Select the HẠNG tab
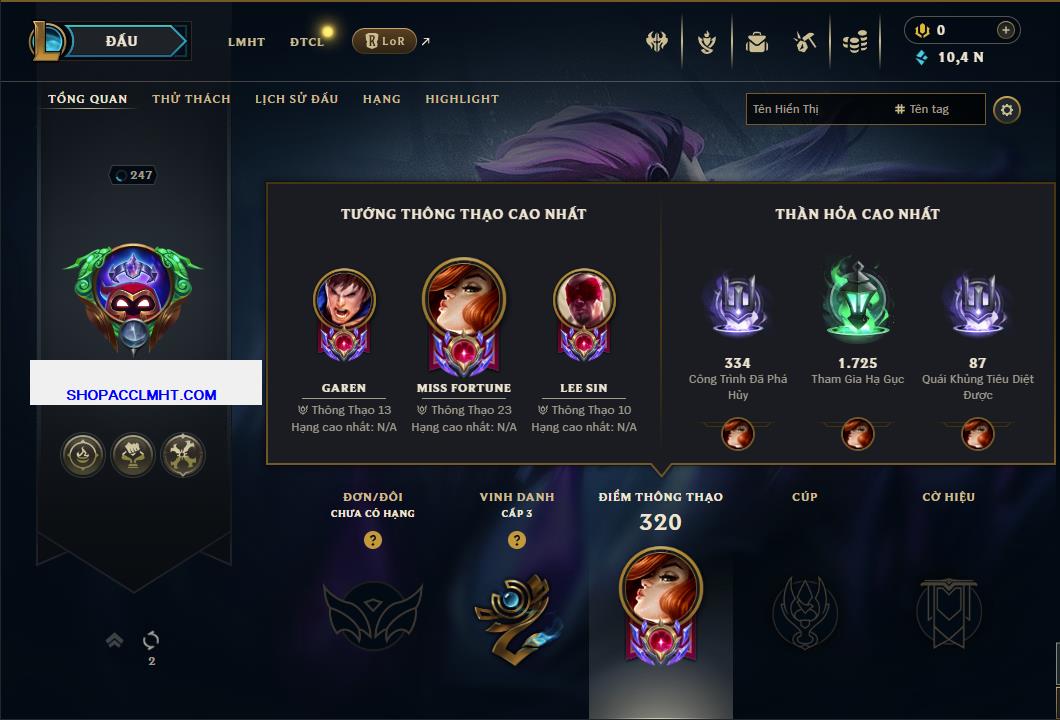This screenshot has height=720, width=1060. pos(382,99)
